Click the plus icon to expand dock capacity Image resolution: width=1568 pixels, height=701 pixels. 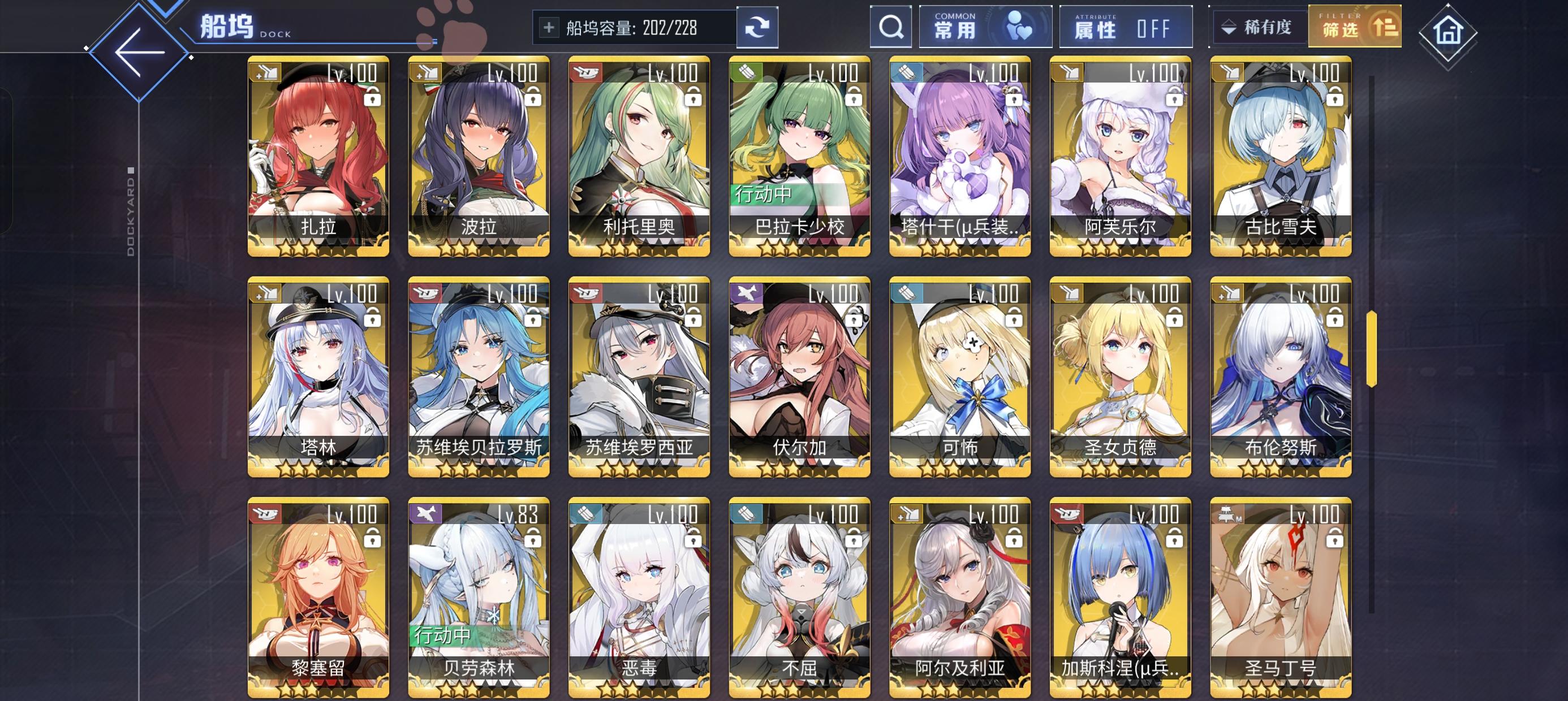(550, 27)
